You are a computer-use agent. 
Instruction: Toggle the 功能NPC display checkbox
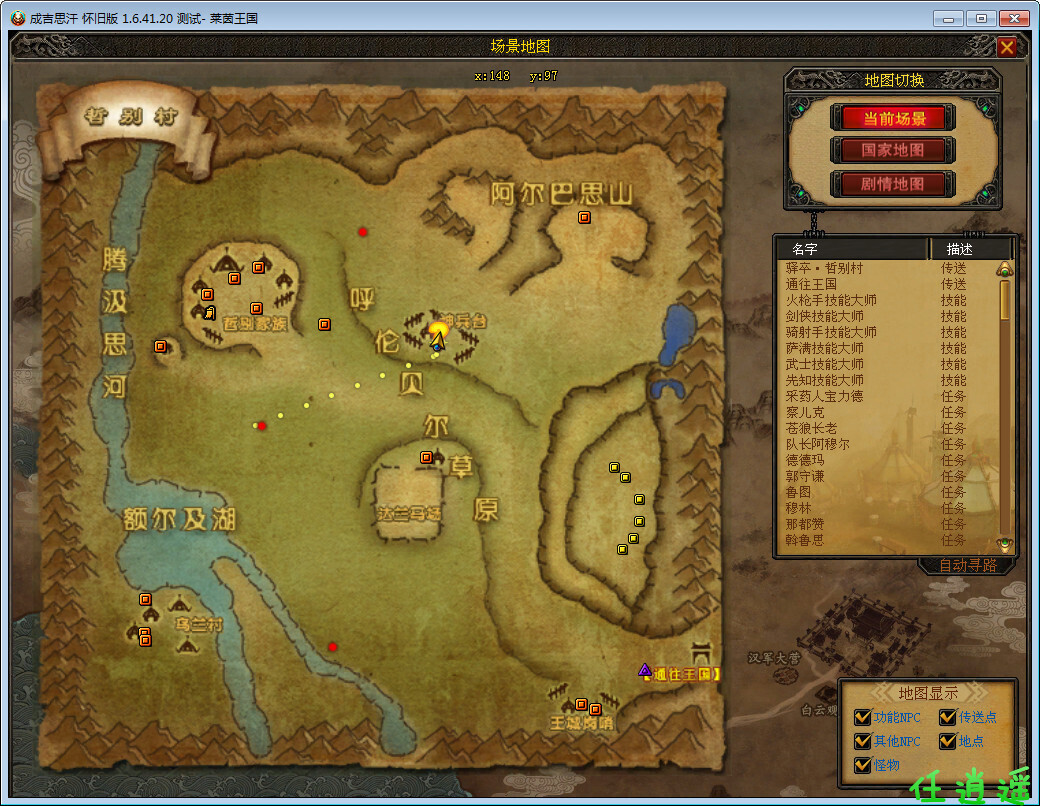click(x=862, y=717)
